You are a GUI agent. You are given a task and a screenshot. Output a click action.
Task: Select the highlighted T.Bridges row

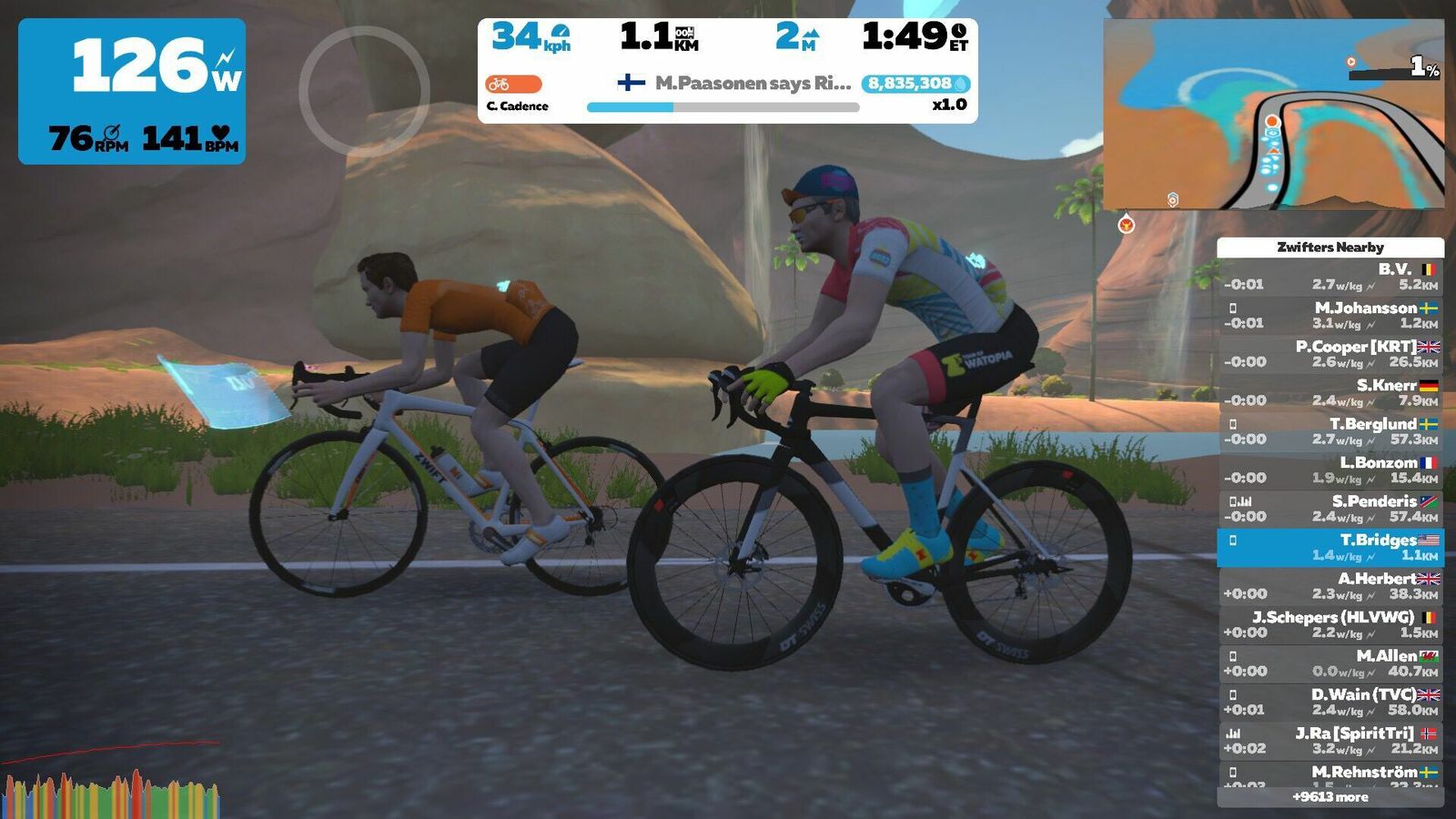coord(1330,547)
